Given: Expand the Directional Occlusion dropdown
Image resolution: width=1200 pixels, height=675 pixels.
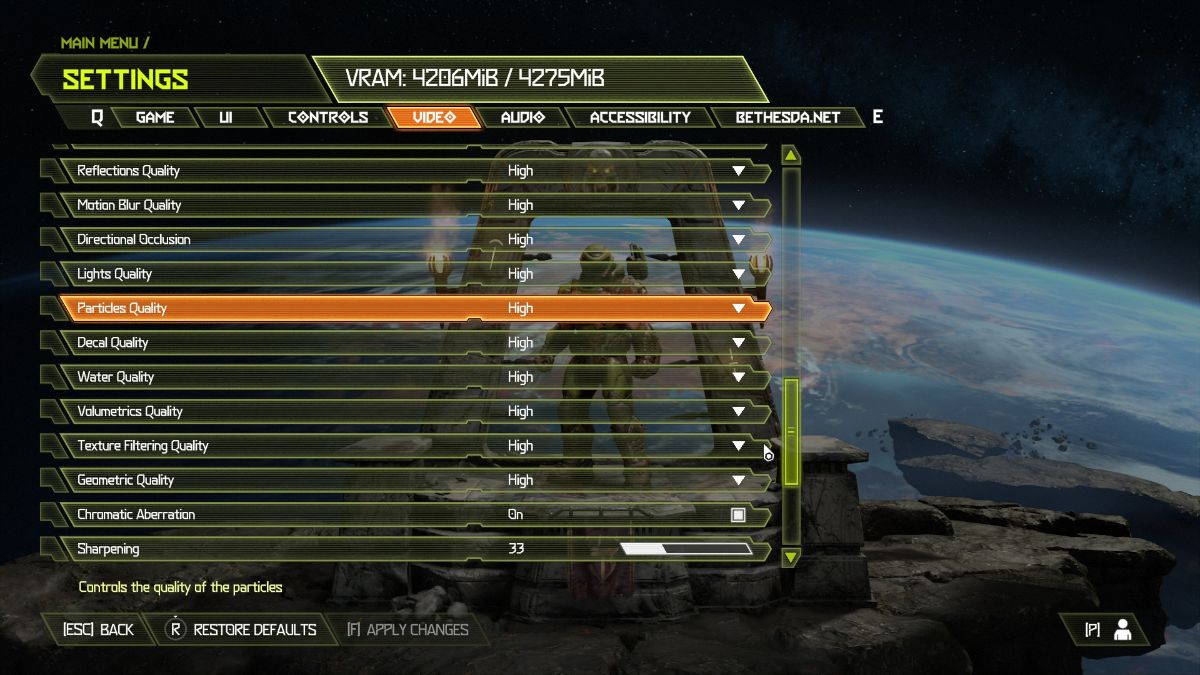Looking at the screenshot, I should pos(738,240).
